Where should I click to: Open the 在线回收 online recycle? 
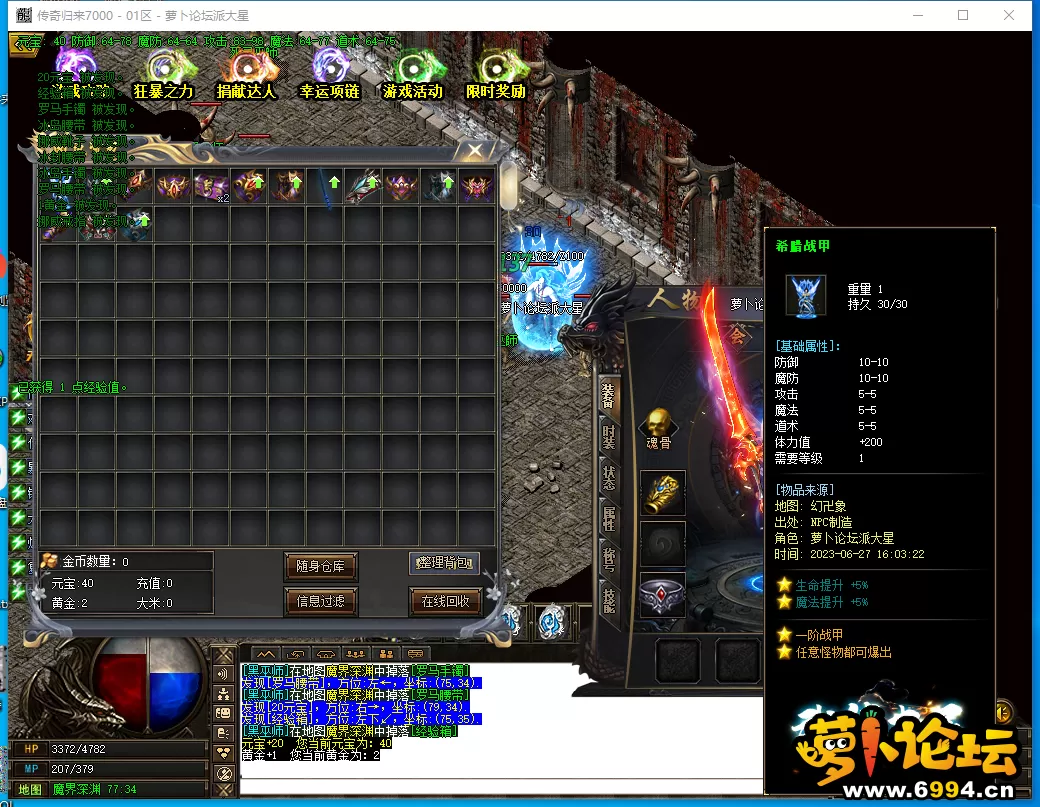point(445,601)
